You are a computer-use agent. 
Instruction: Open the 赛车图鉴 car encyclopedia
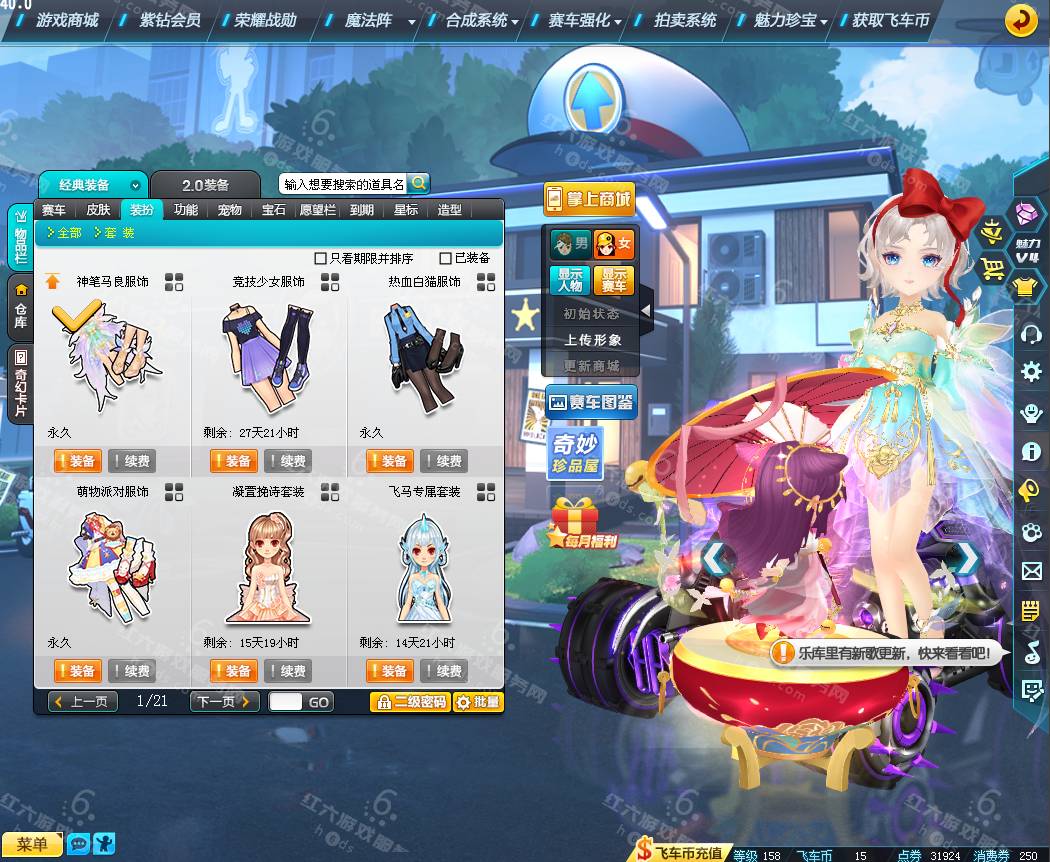pyautogui.click(x=591, y=402)
